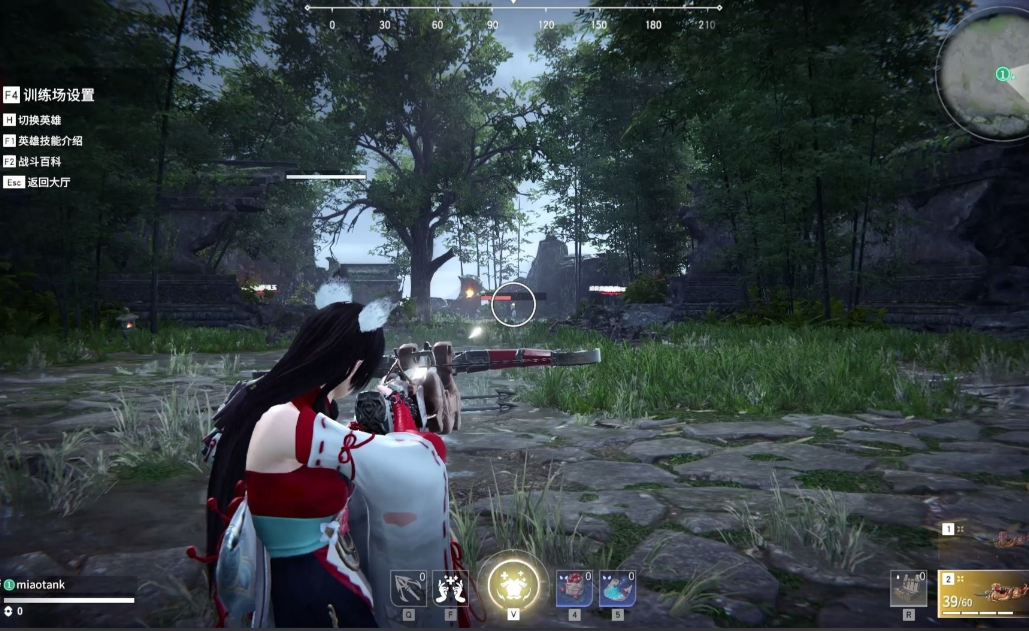Activate the sparkling hands skill icon
Image resolution: width=1029 pixels, height=631 pixels.
tap(450, 588)
